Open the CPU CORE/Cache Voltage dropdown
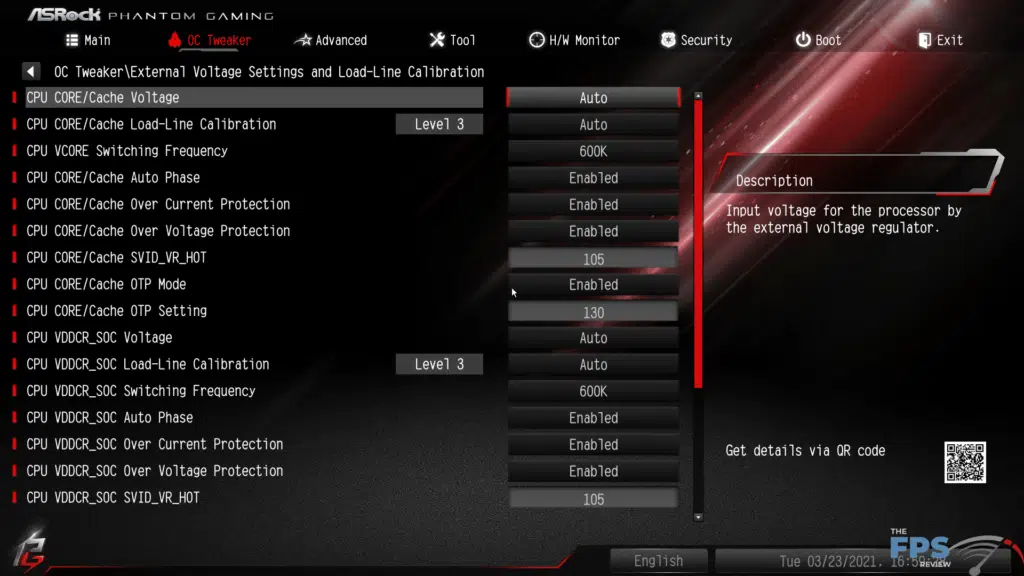The height and width of the screenshot is (576, 1024). click(x=593, y=98)
